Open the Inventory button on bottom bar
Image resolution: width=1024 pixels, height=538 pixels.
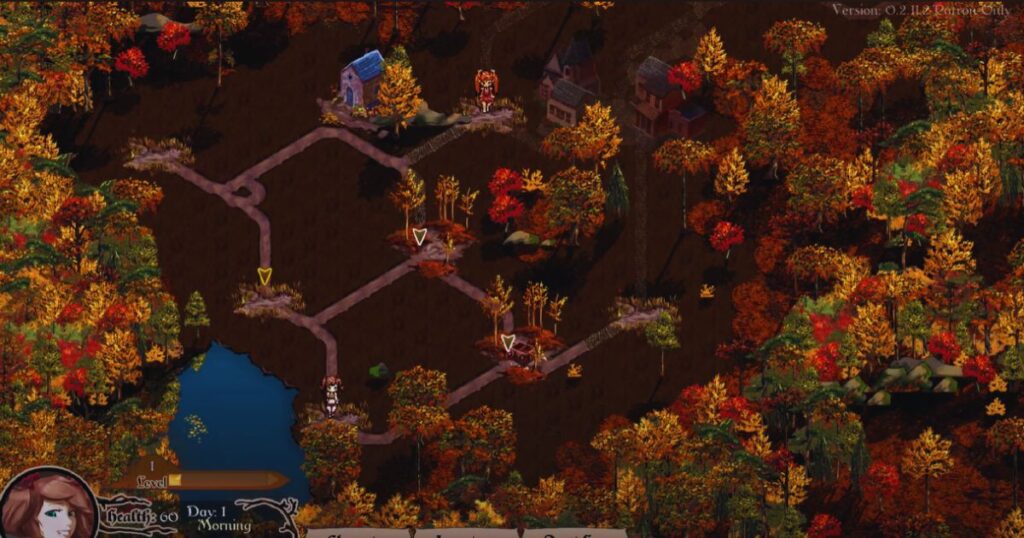(468, 532)
